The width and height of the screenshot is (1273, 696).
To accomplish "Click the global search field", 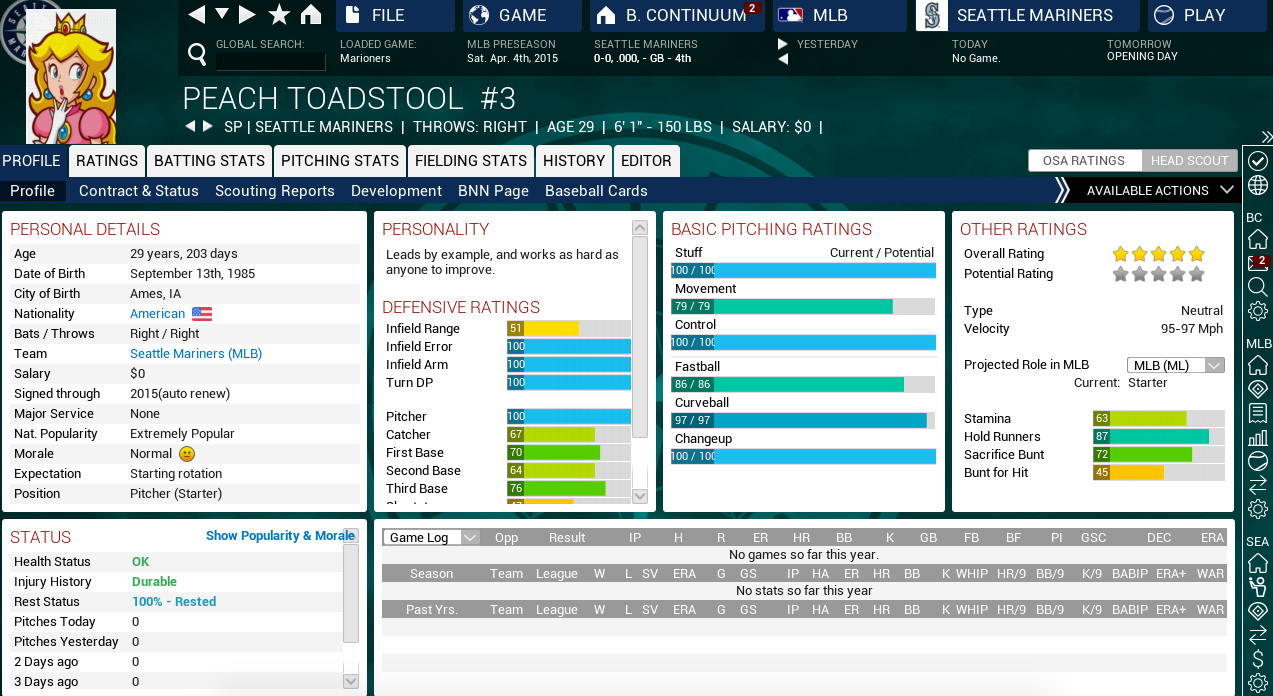I will [271, 61].
